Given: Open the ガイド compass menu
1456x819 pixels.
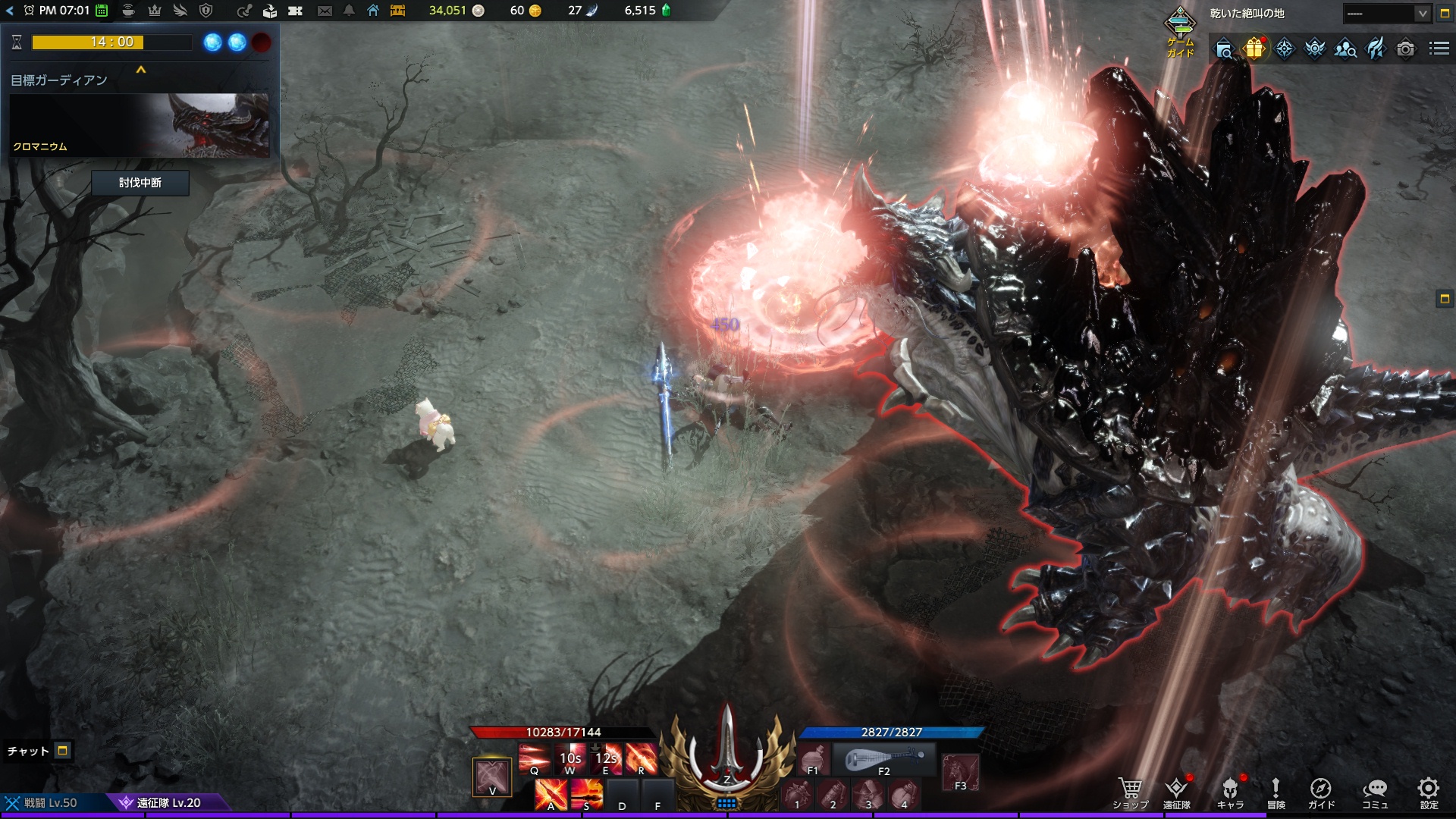Looking at the screenshot, I should click(1321, 792).
